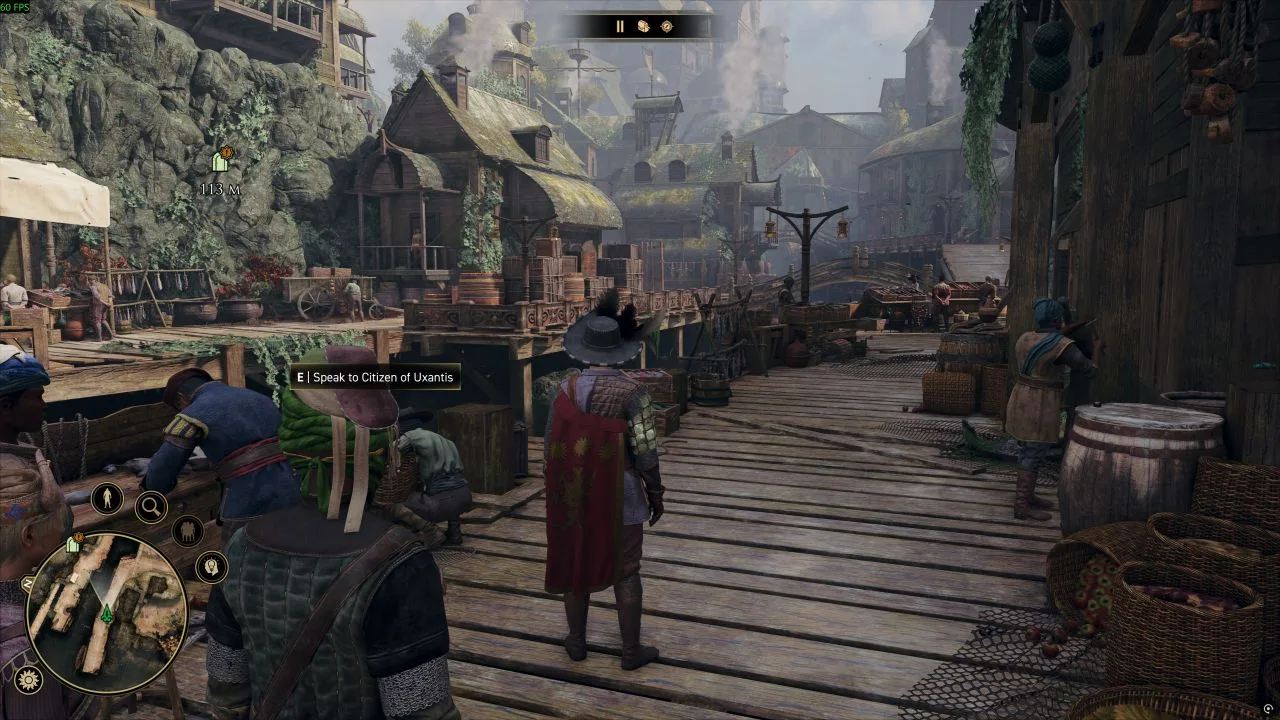
Task: Select the group of figures icon
Action: tap(187, 531)
